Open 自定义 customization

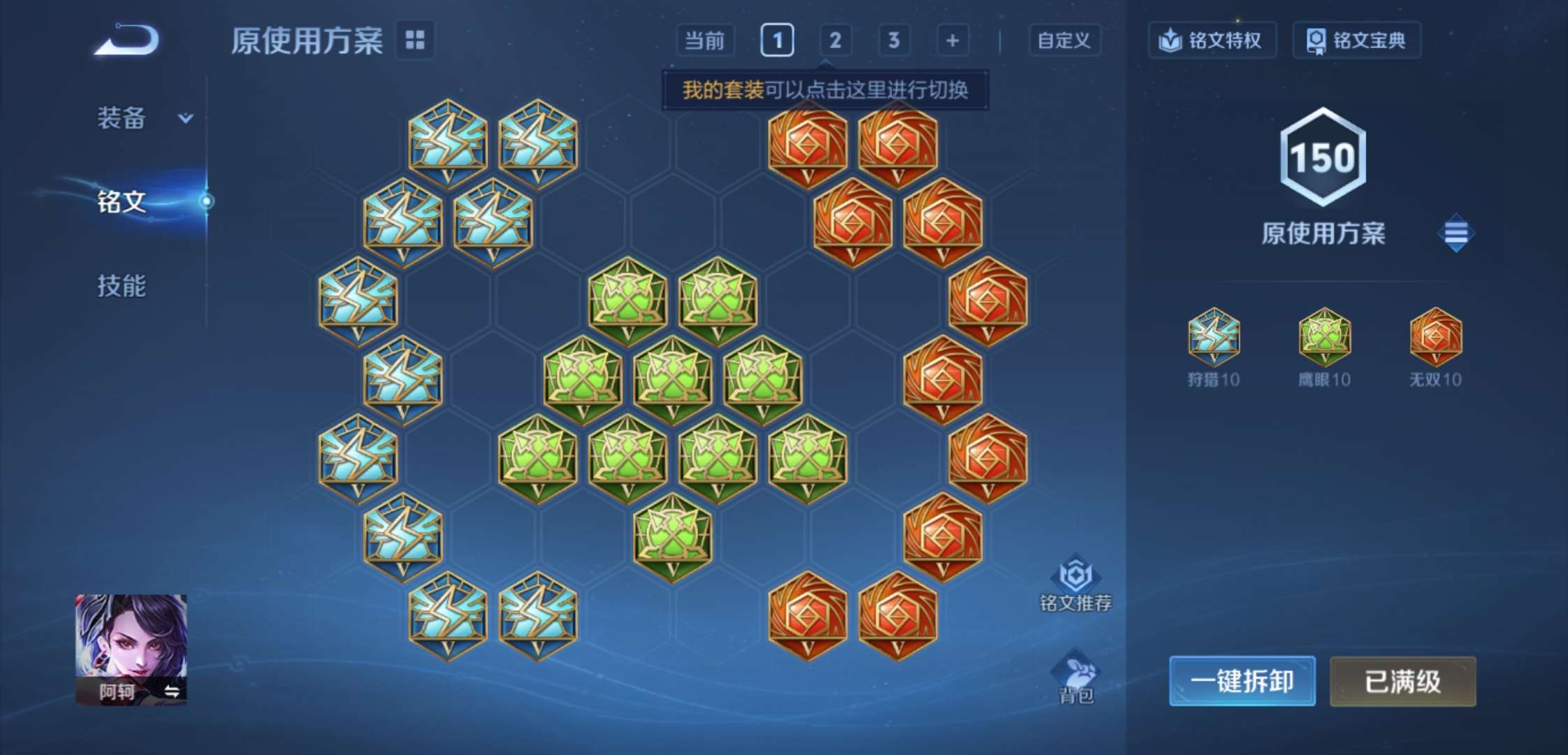pyautogui.click(x=1065, y=41)
